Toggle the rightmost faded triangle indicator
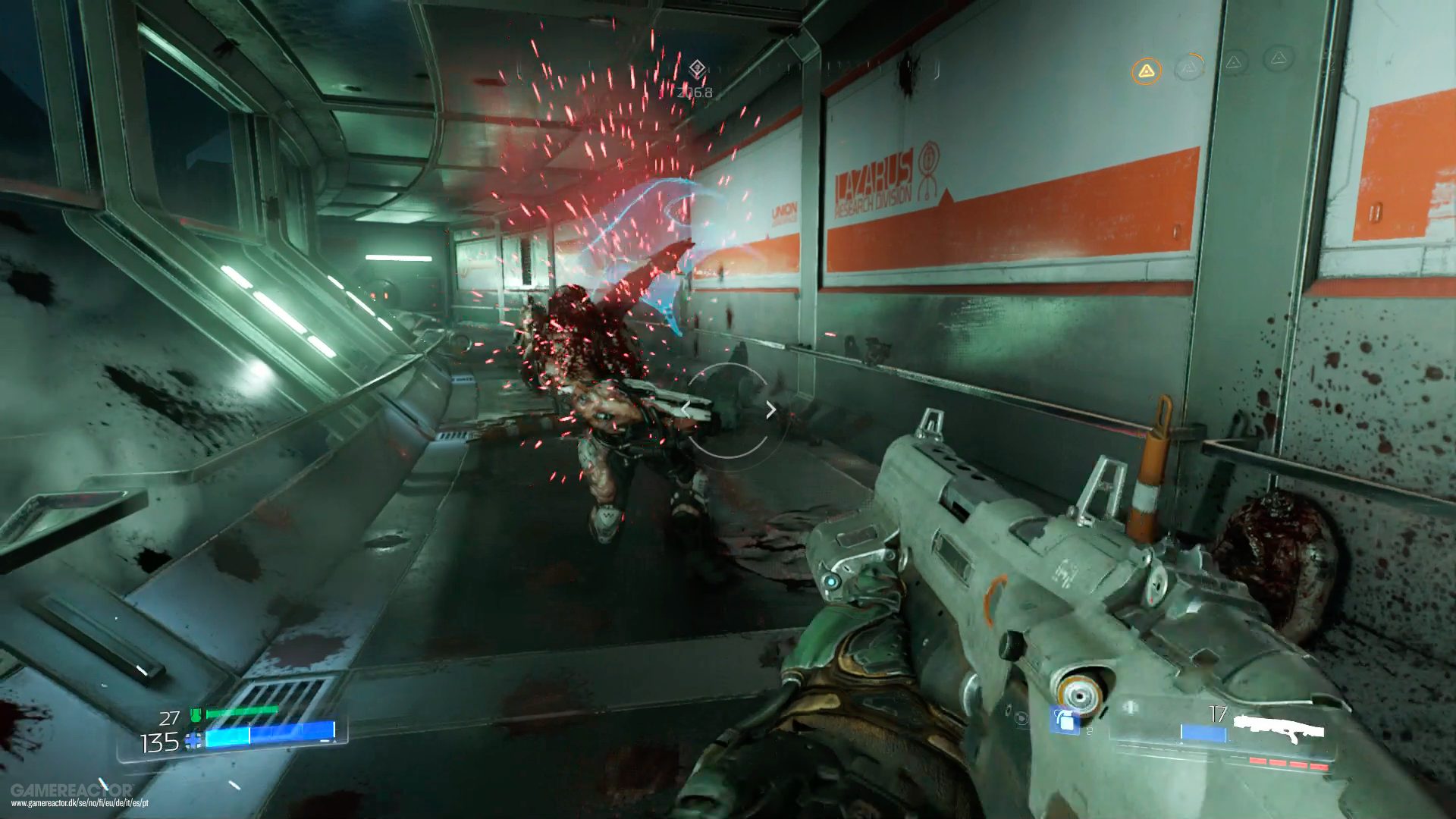 click(1278, 59)
